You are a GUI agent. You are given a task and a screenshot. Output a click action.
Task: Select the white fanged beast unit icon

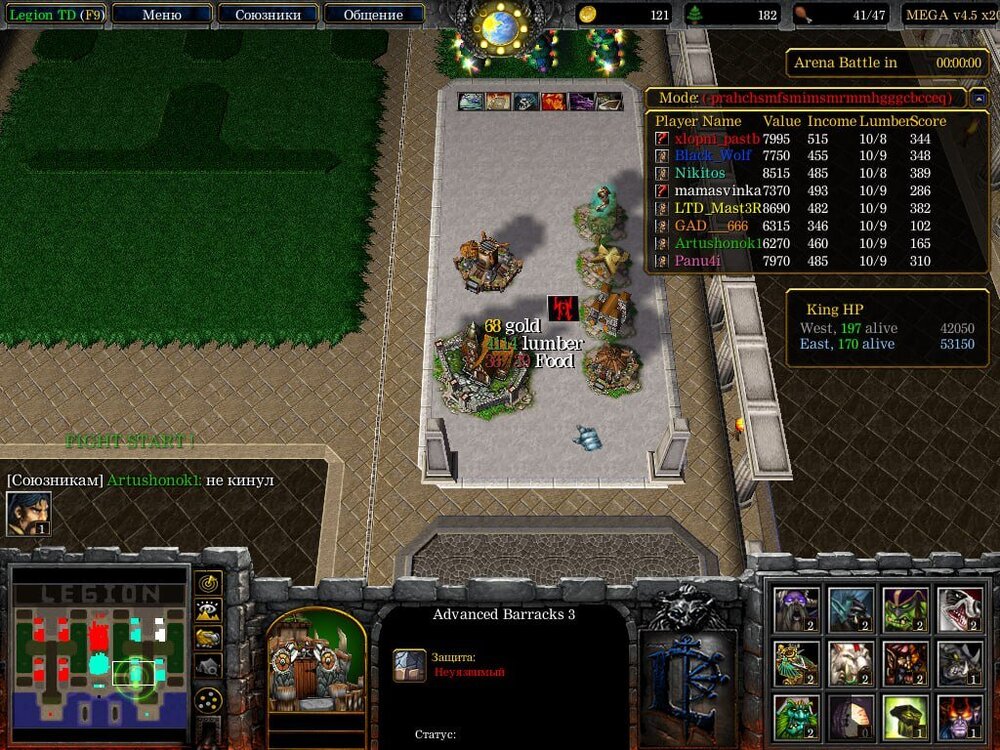click(959, 609)
